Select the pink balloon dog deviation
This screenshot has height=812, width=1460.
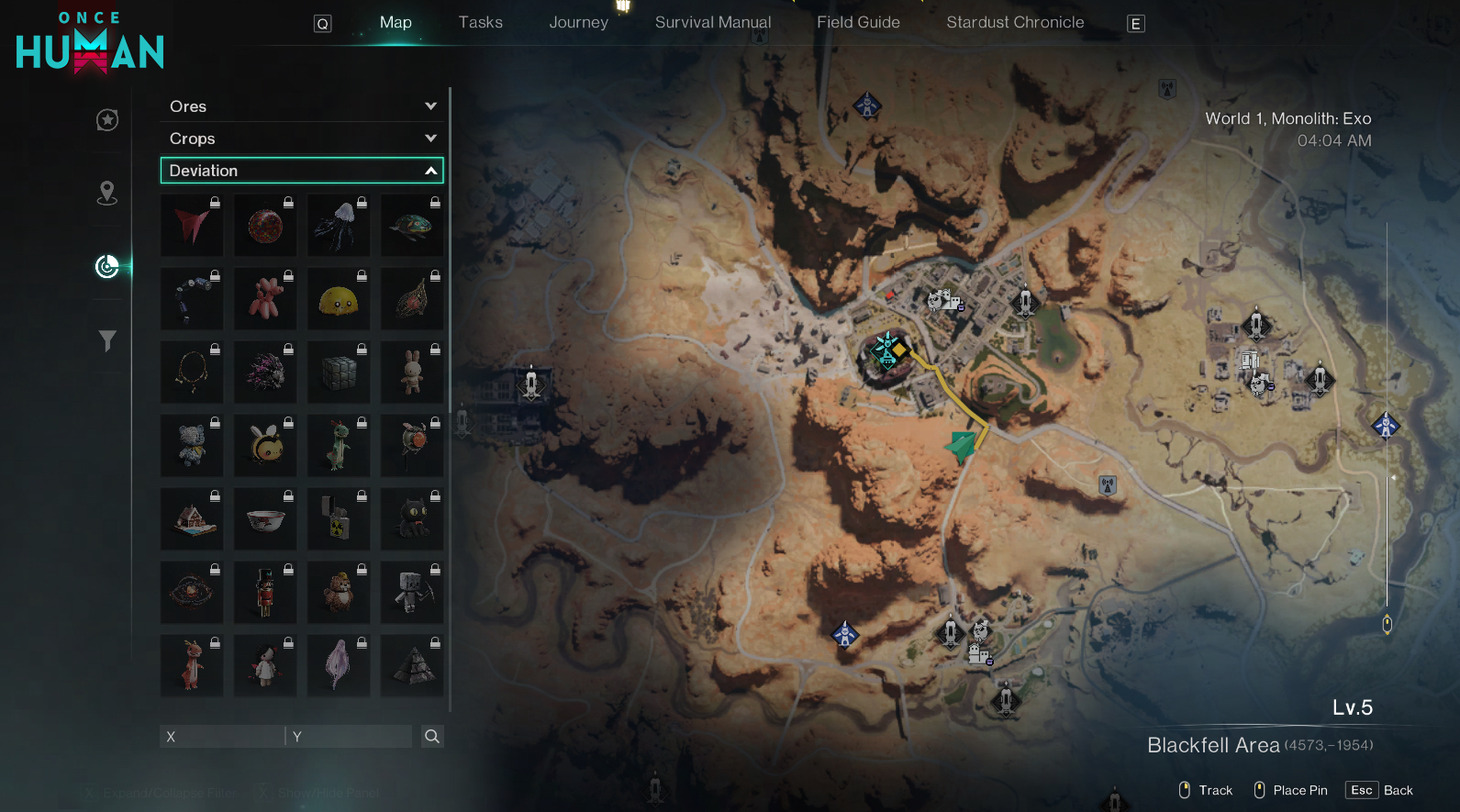[265, 299]
